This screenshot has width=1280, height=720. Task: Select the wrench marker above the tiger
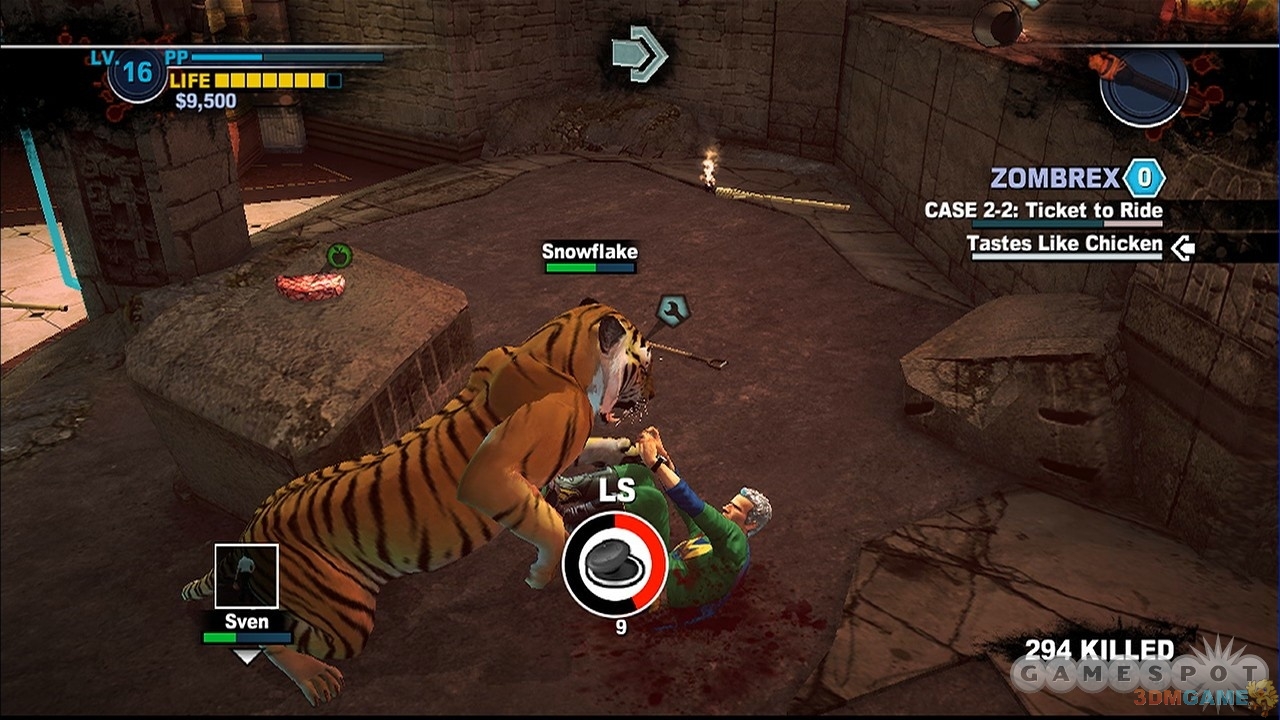[672, 309]
